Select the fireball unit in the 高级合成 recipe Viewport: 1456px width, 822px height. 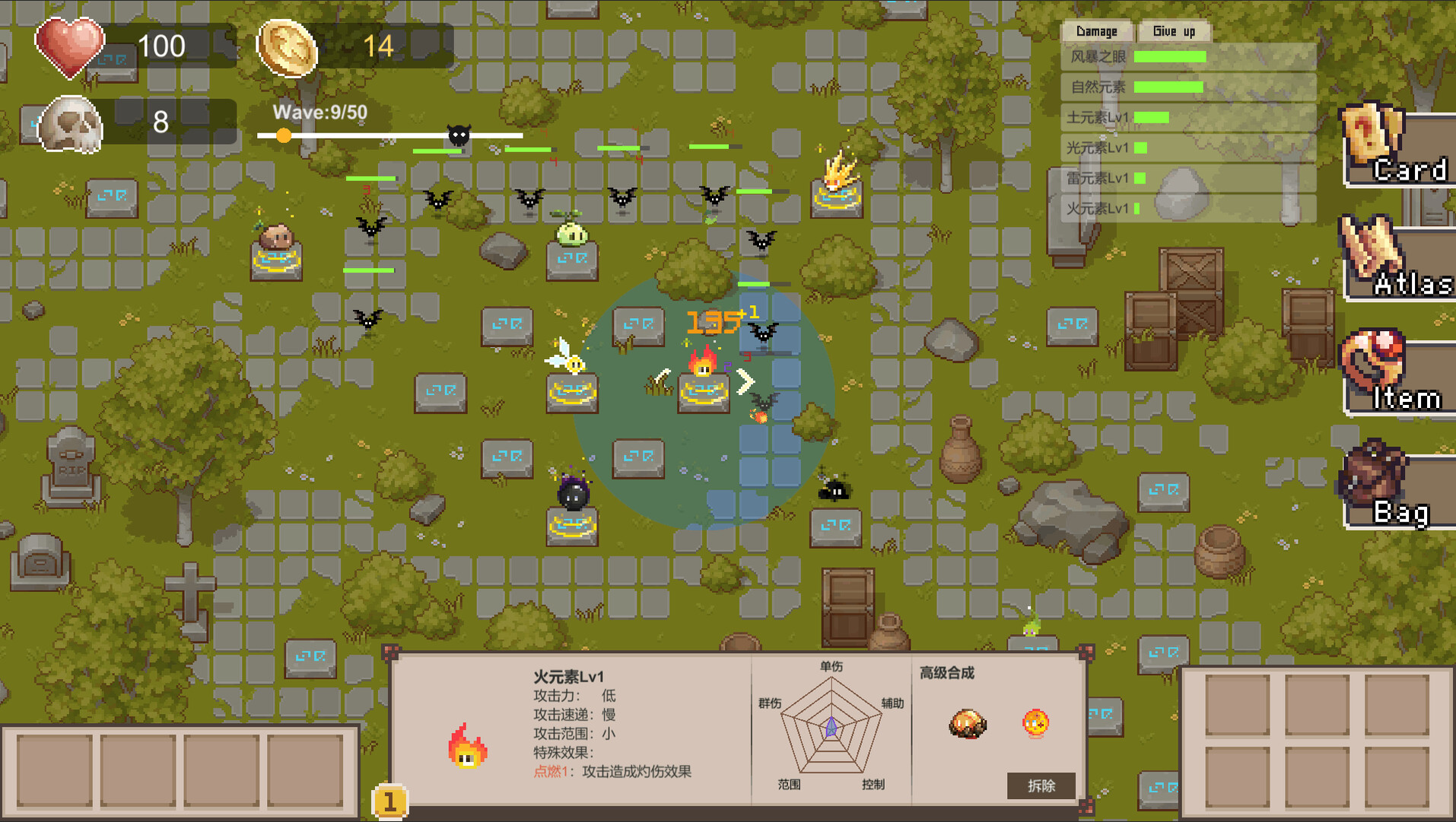pyautogui.click(x=1037, y=723)
